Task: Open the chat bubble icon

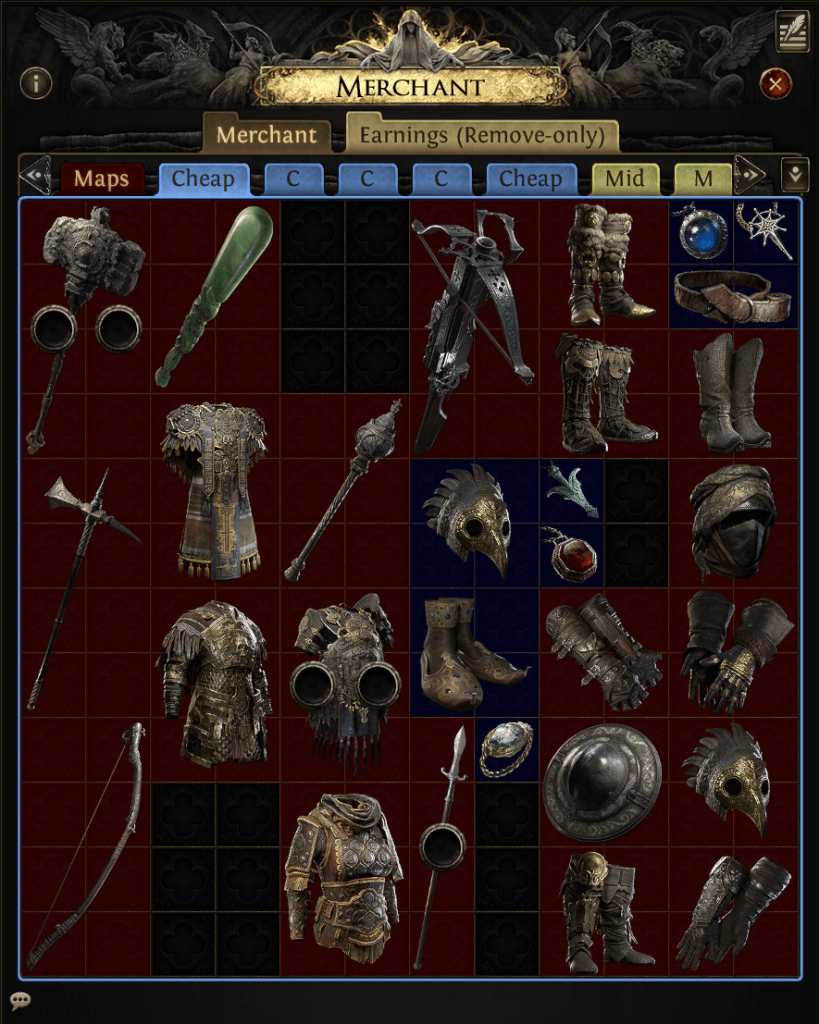Action: click(20, 1000)
